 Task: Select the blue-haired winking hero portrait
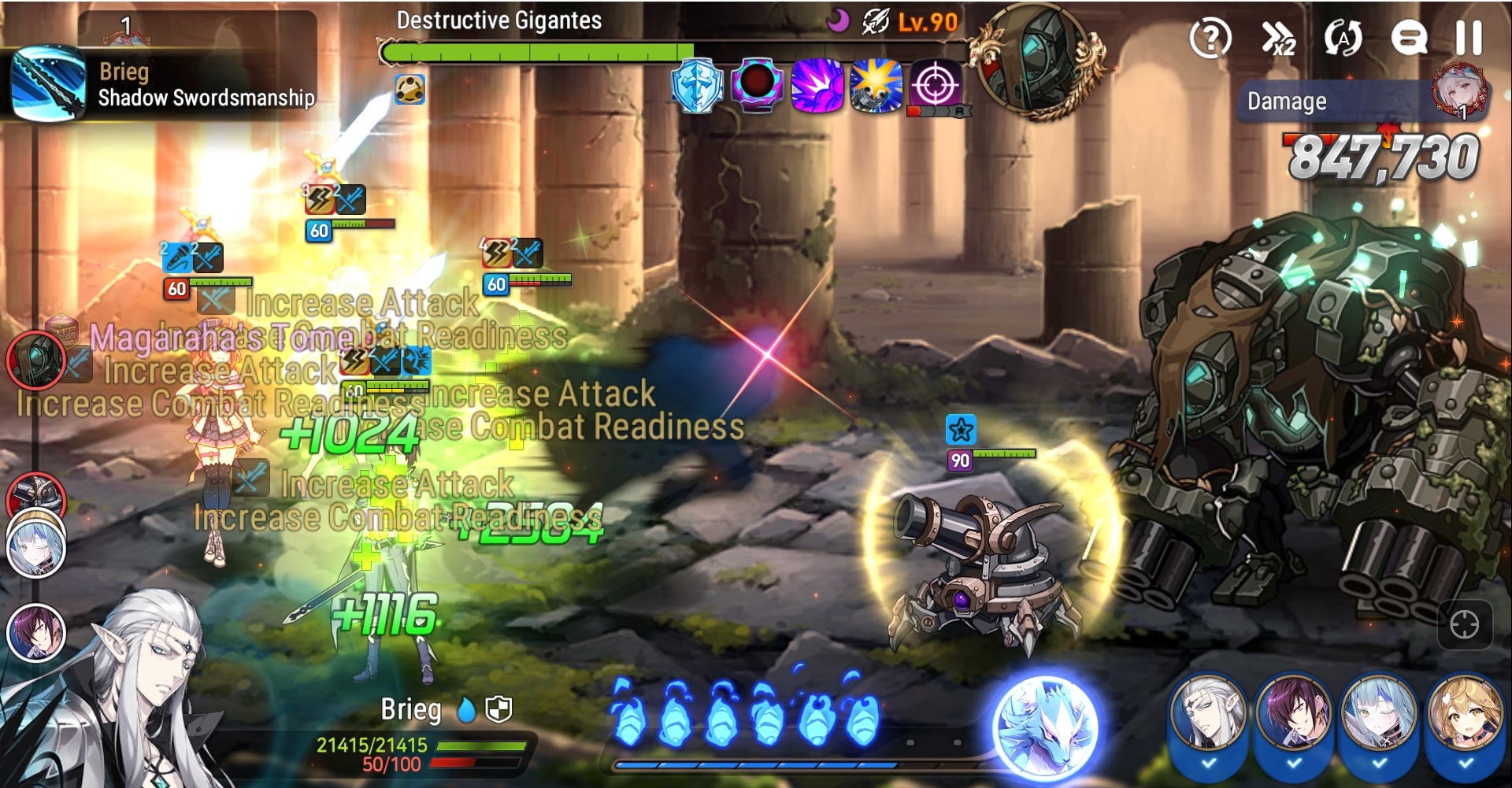pos(1379,718)
